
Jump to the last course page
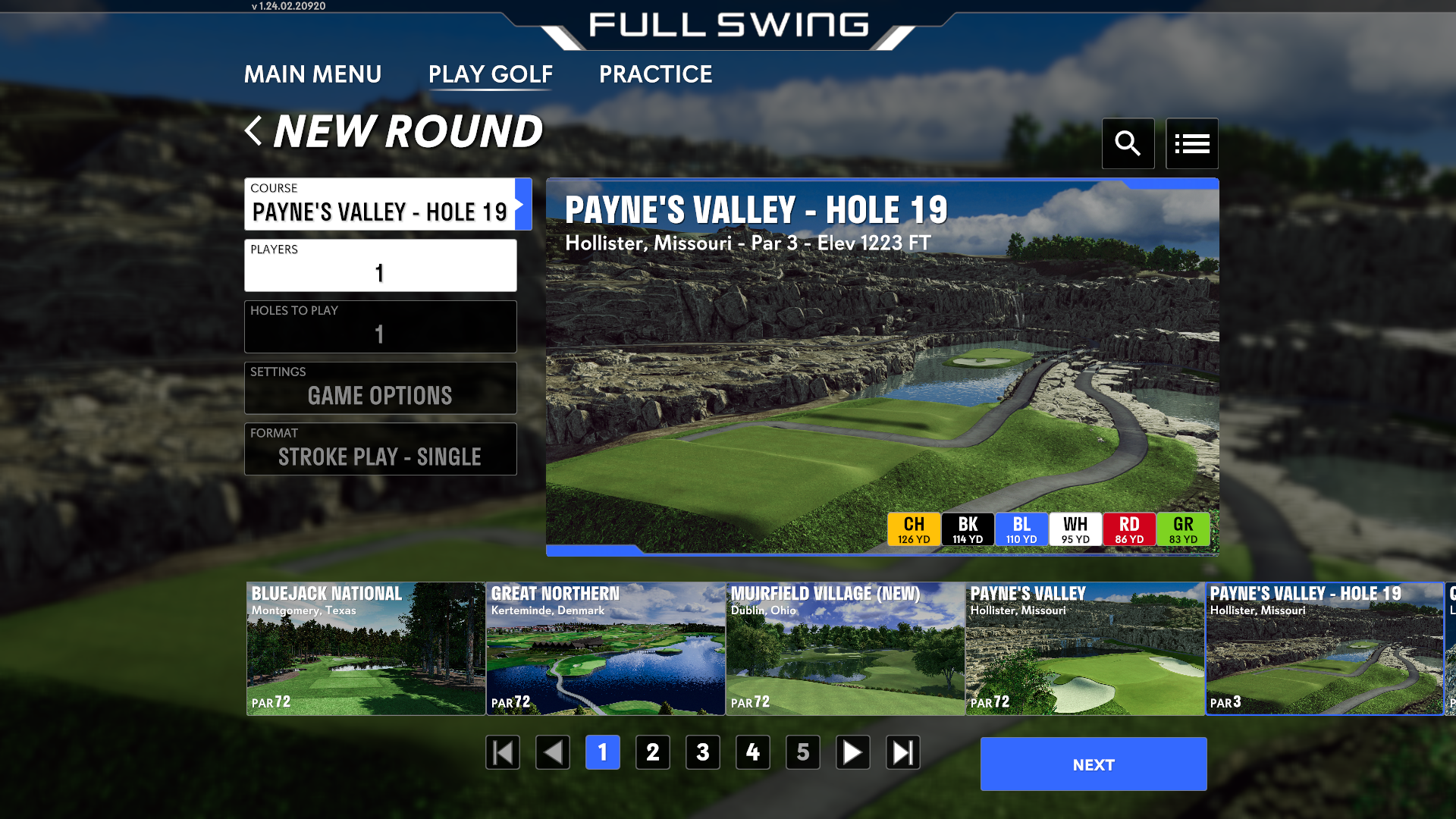point(902,752)
